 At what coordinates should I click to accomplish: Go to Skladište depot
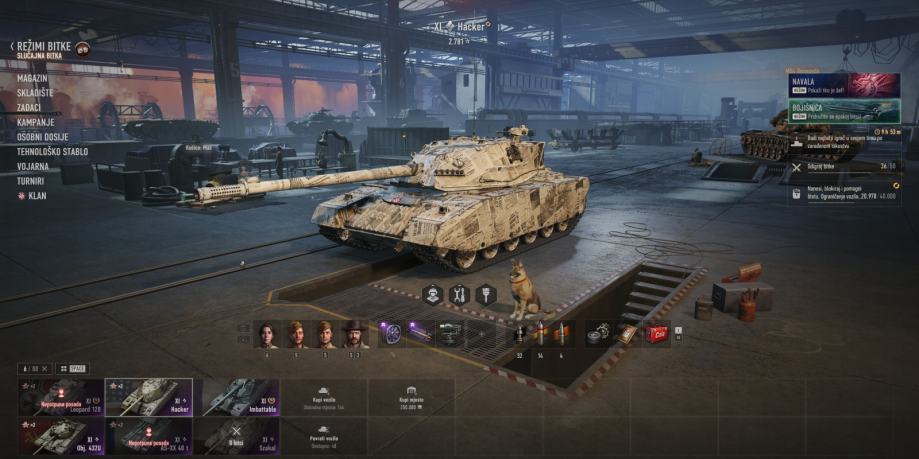click(35, 93)
